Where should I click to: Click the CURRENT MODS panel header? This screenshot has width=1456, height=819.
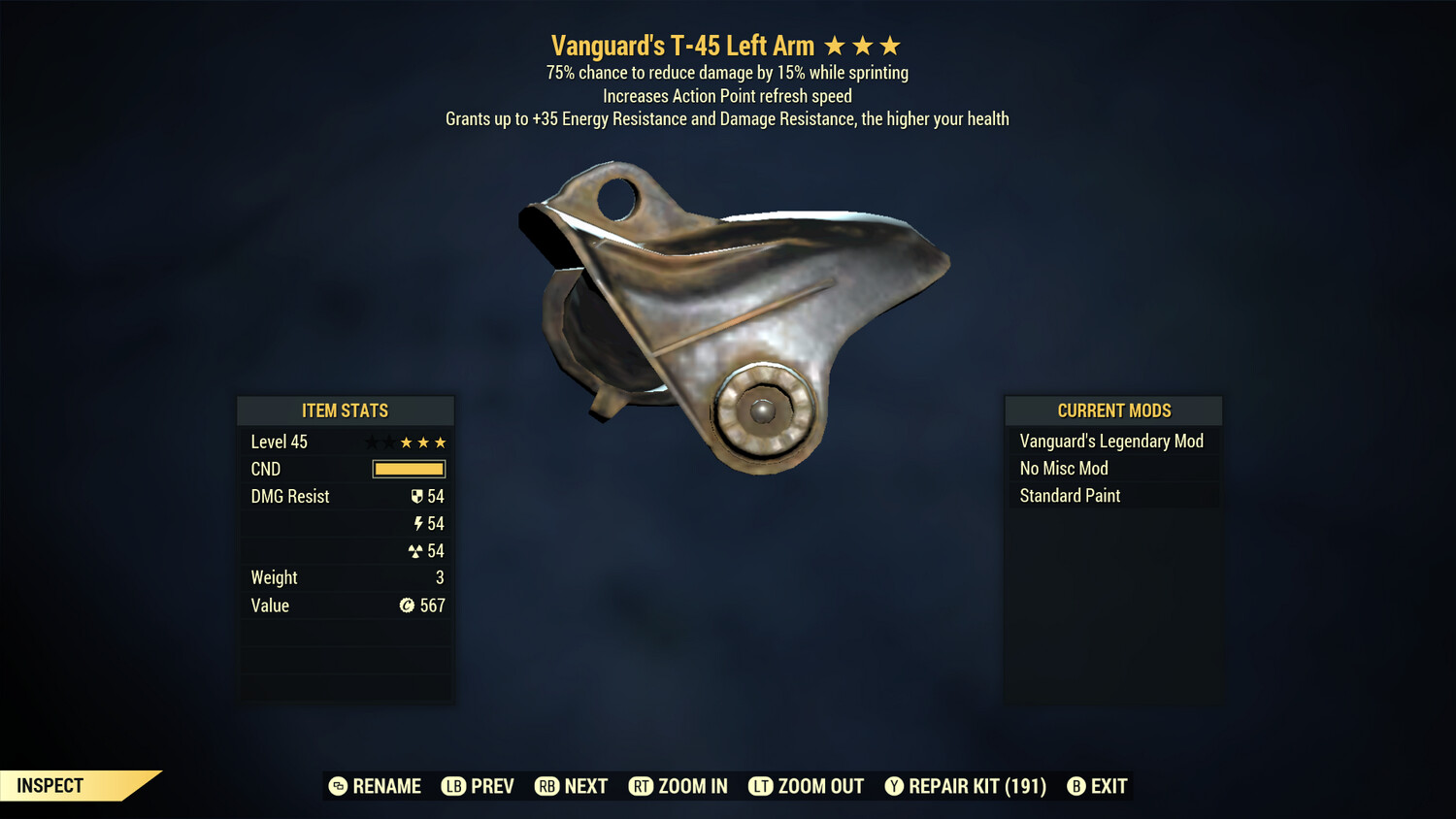coord(1112,409)
